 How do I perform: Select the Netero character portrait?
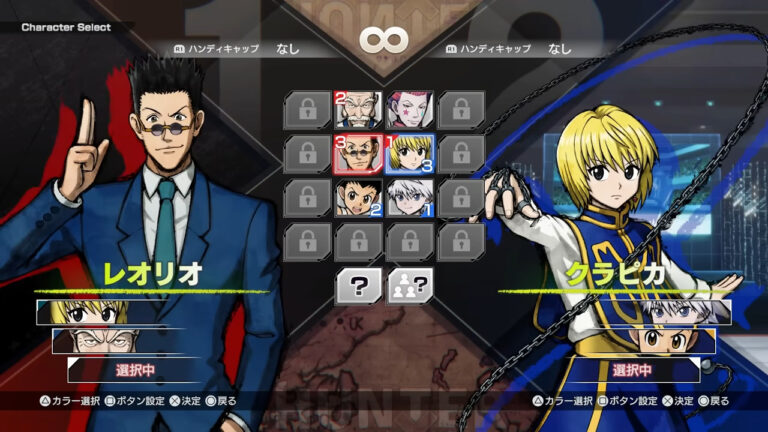[358, 109]
